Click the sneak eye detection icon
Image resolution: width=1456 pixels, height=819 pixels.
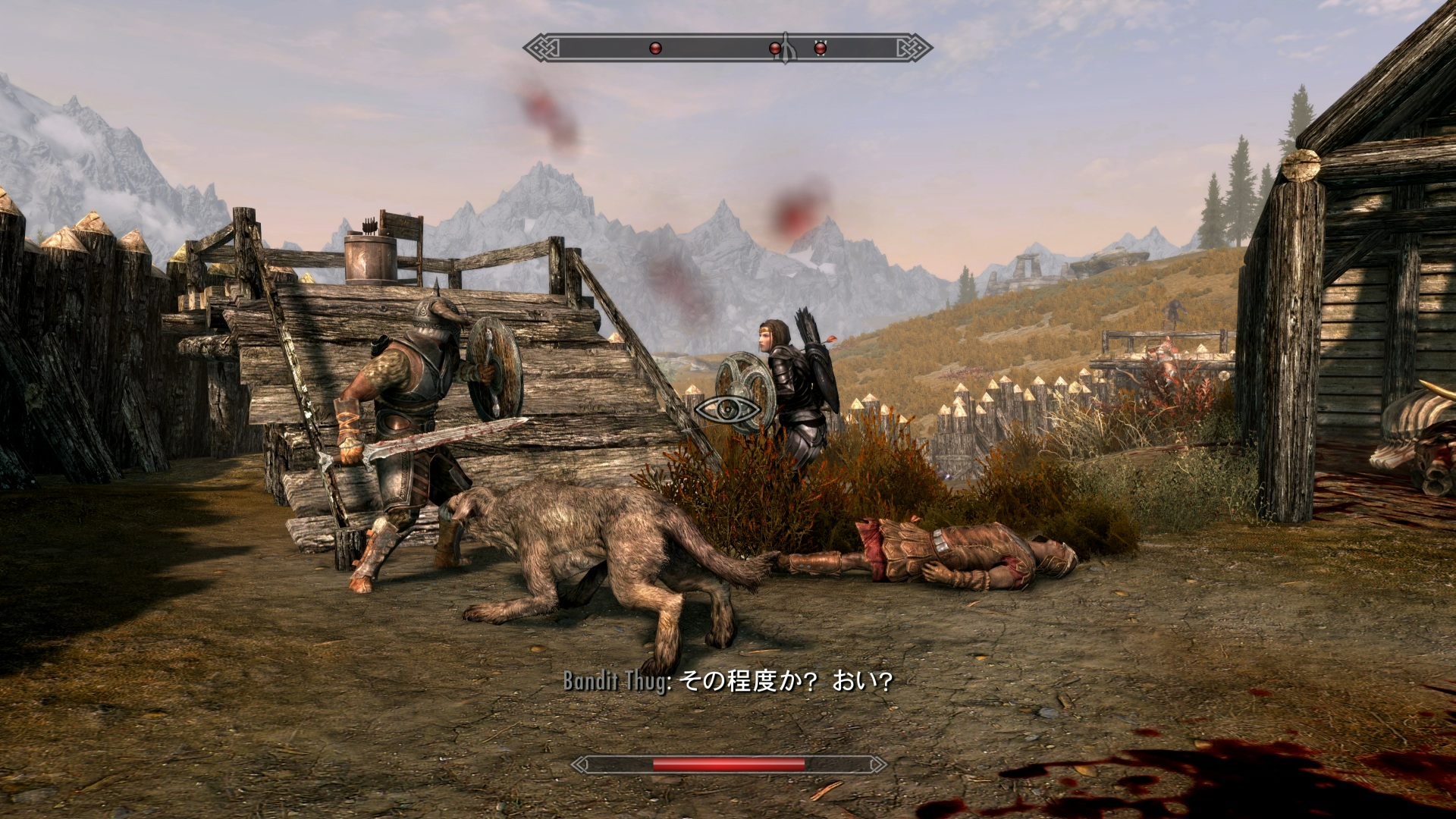[727, 410]
